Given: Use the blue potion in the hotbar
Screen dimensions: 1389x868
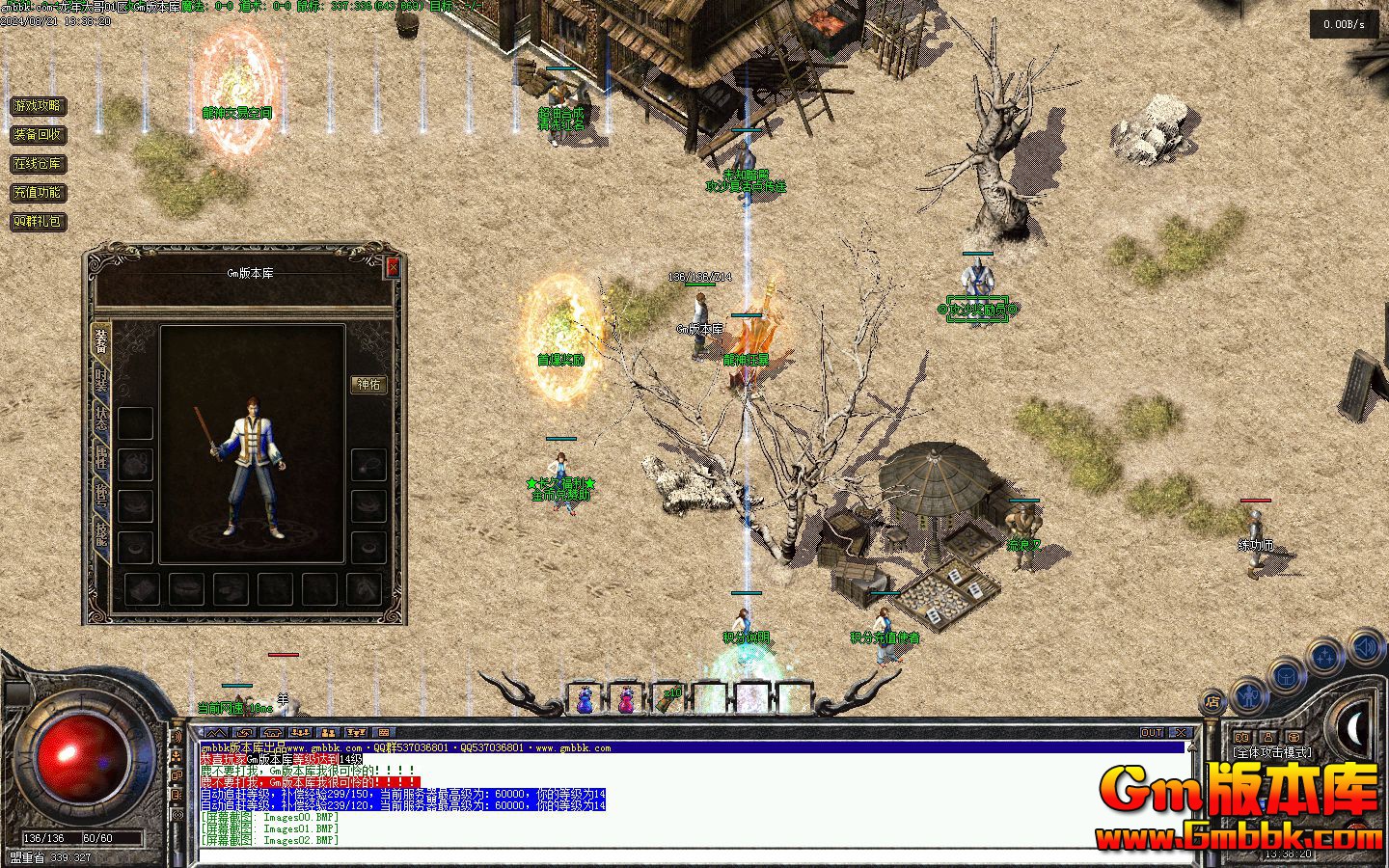Looking at the screenshot, I should [585, 698].
